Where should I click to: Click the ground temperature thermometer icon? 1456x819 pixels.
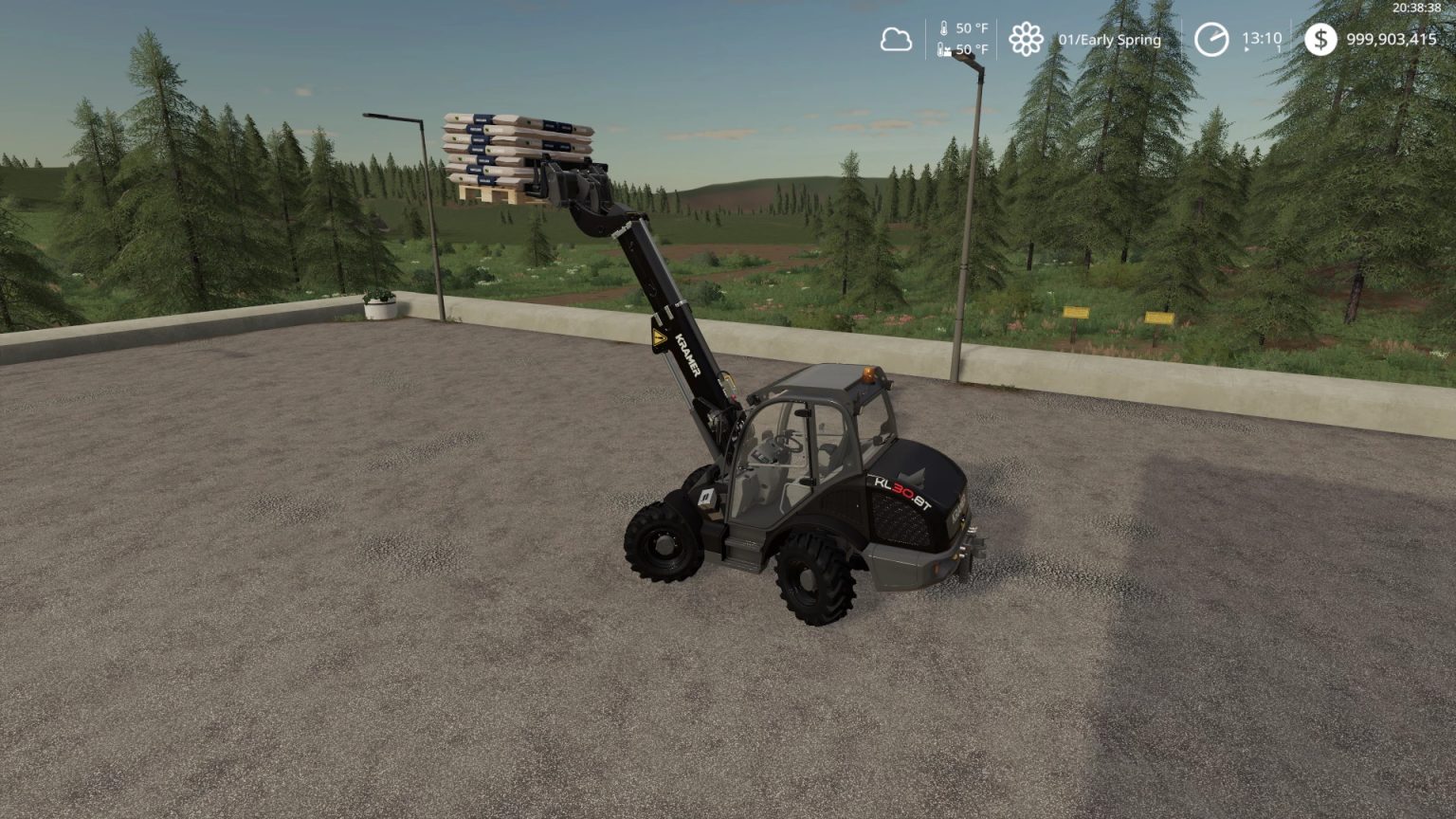pos(942,50)
